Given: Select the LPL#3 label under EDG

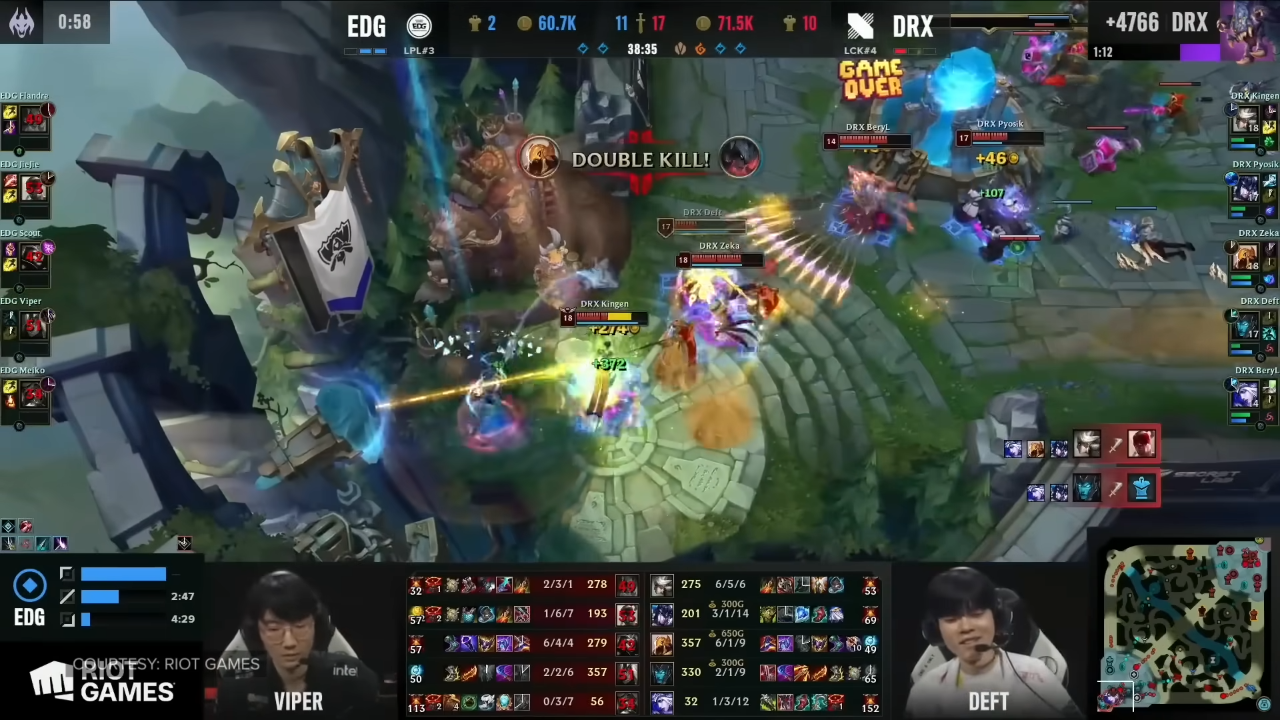Looking at the screenshot, I should tap(419, 50).
